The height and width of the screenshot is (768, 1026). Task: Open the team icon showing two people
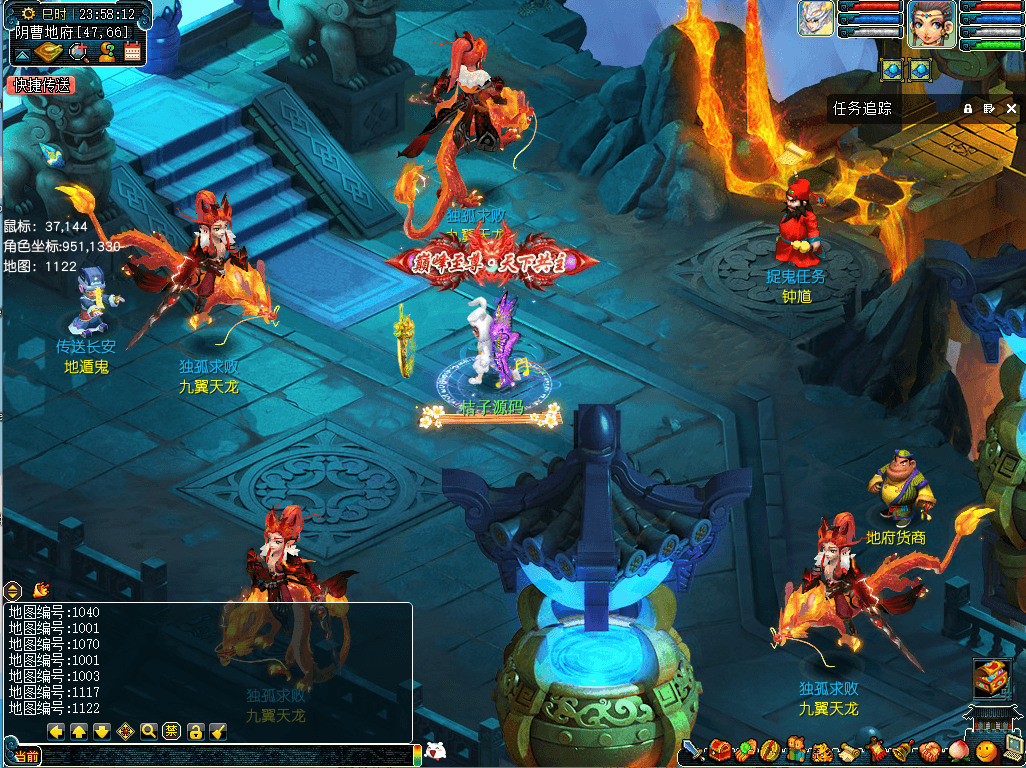coord(796,750)
